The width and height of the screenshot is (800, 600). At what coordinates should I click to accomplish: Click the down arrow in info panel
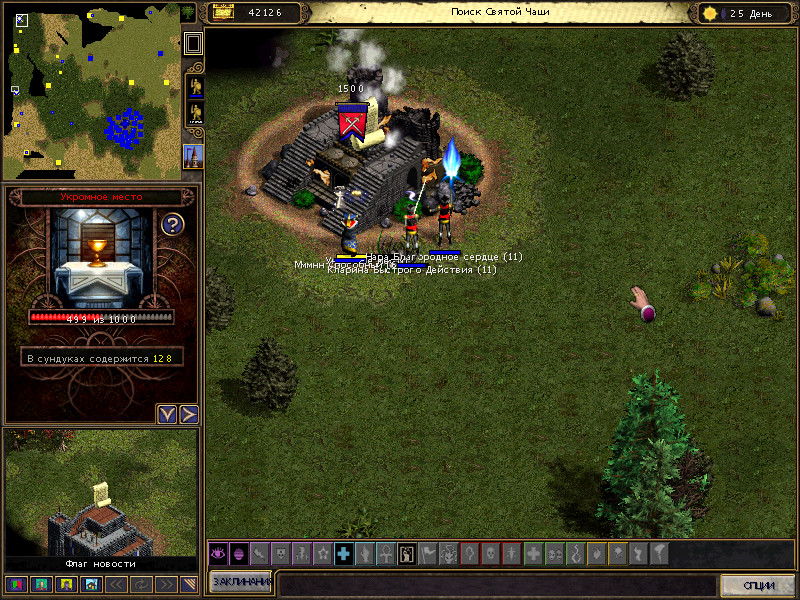coord(167,414)
